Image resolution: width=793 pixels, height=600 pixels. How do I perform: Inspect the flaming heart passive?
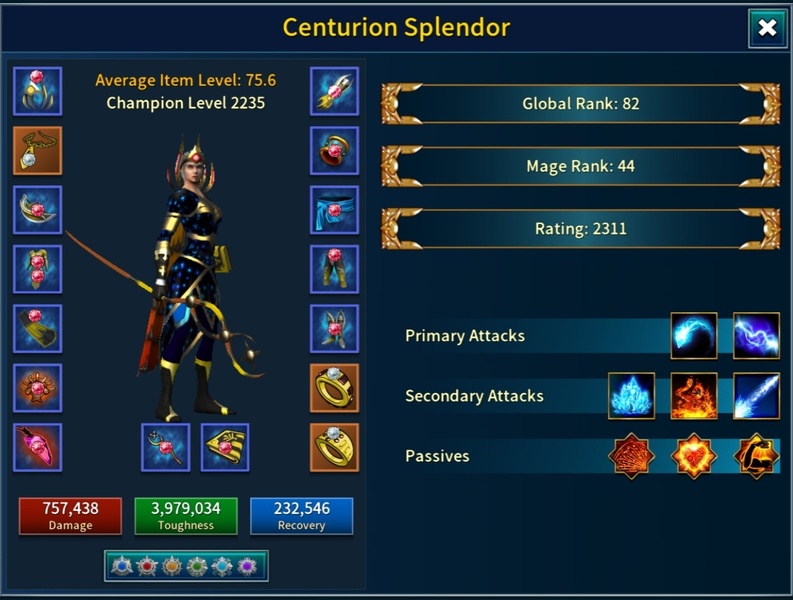coord(694,456)
